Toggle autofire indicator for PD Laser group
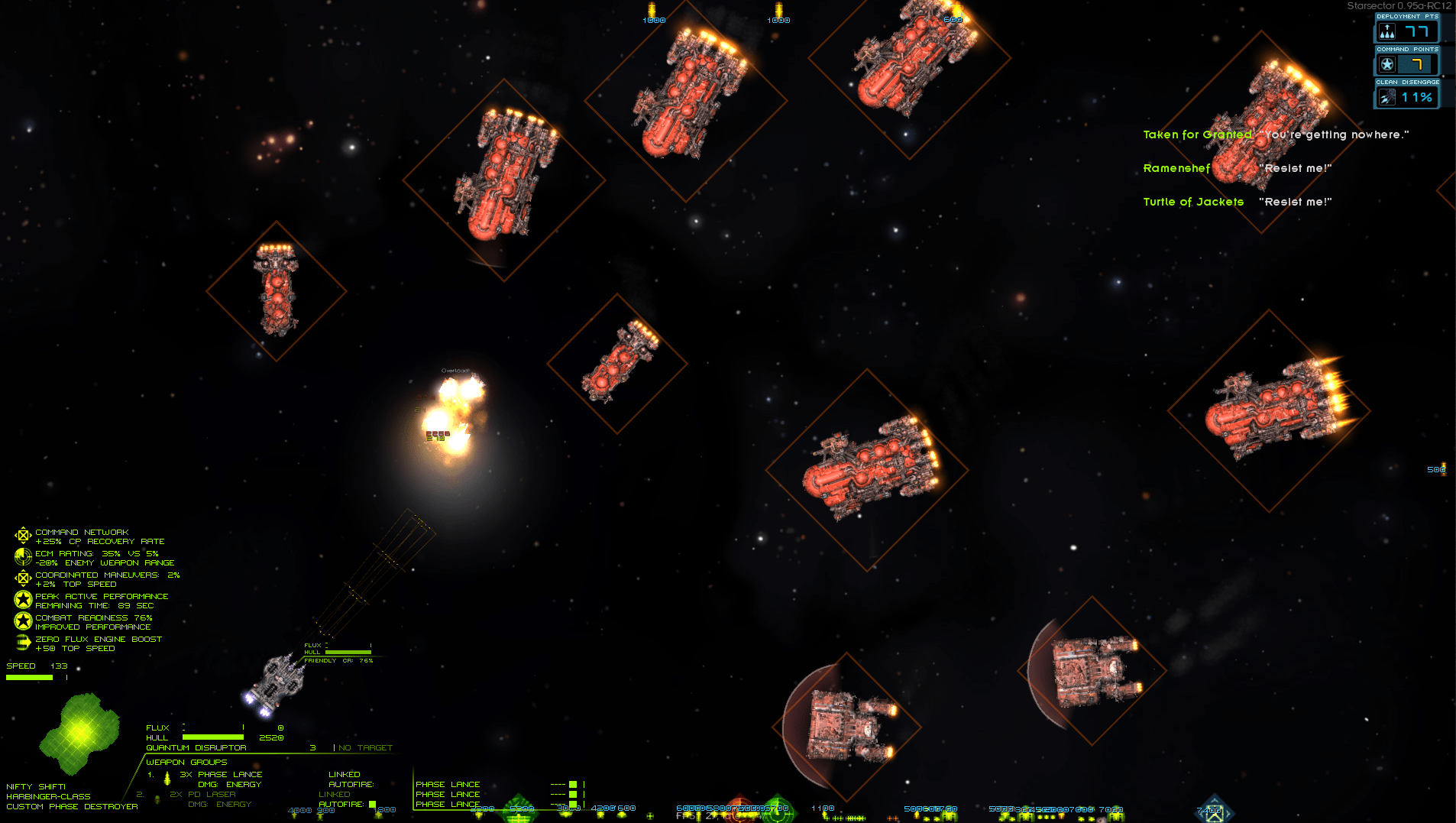 pos(372,805)
